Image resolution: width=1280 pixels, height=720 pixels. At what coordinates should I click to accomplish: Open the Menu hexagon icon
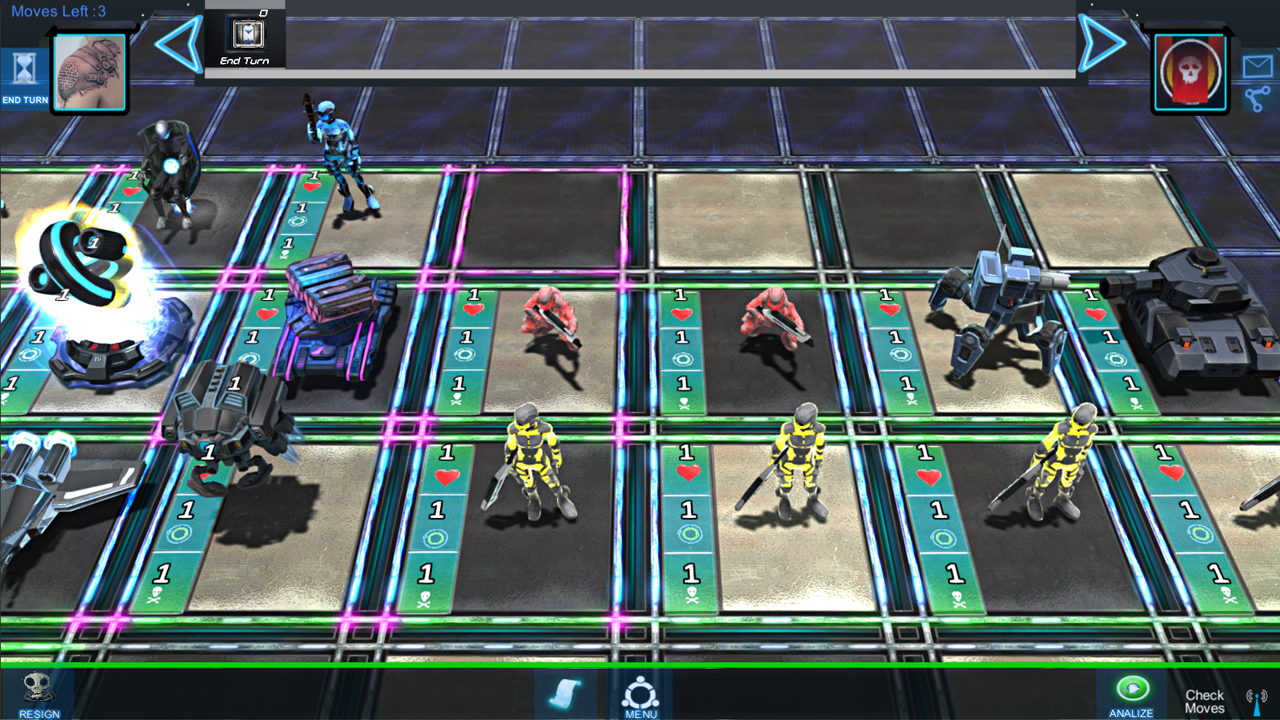639,690
